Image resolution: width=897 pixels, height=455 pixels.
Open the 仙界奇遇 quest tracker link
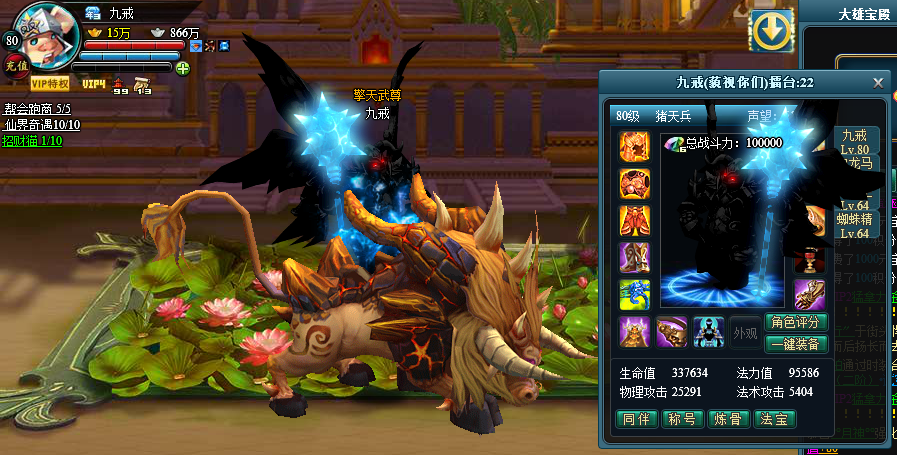tap(42, 124)
